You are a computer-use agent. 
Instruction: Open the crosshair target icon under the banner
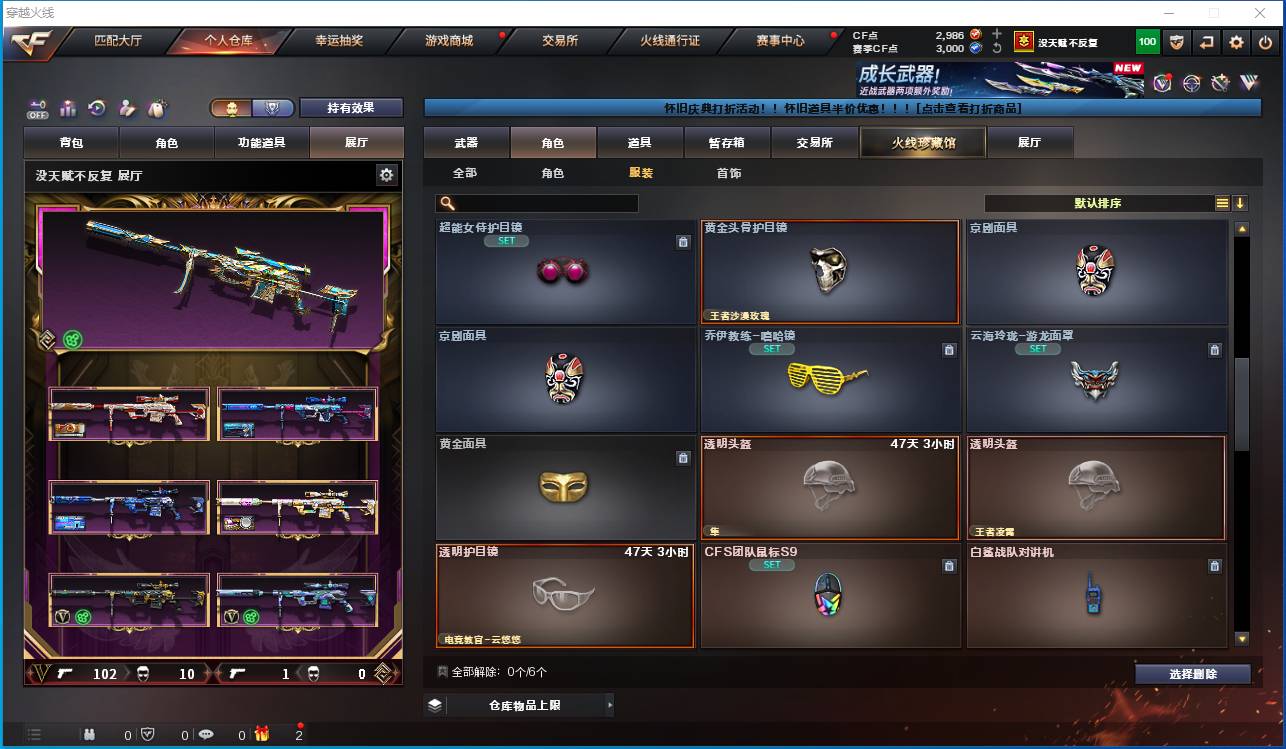coord(1191,82)
